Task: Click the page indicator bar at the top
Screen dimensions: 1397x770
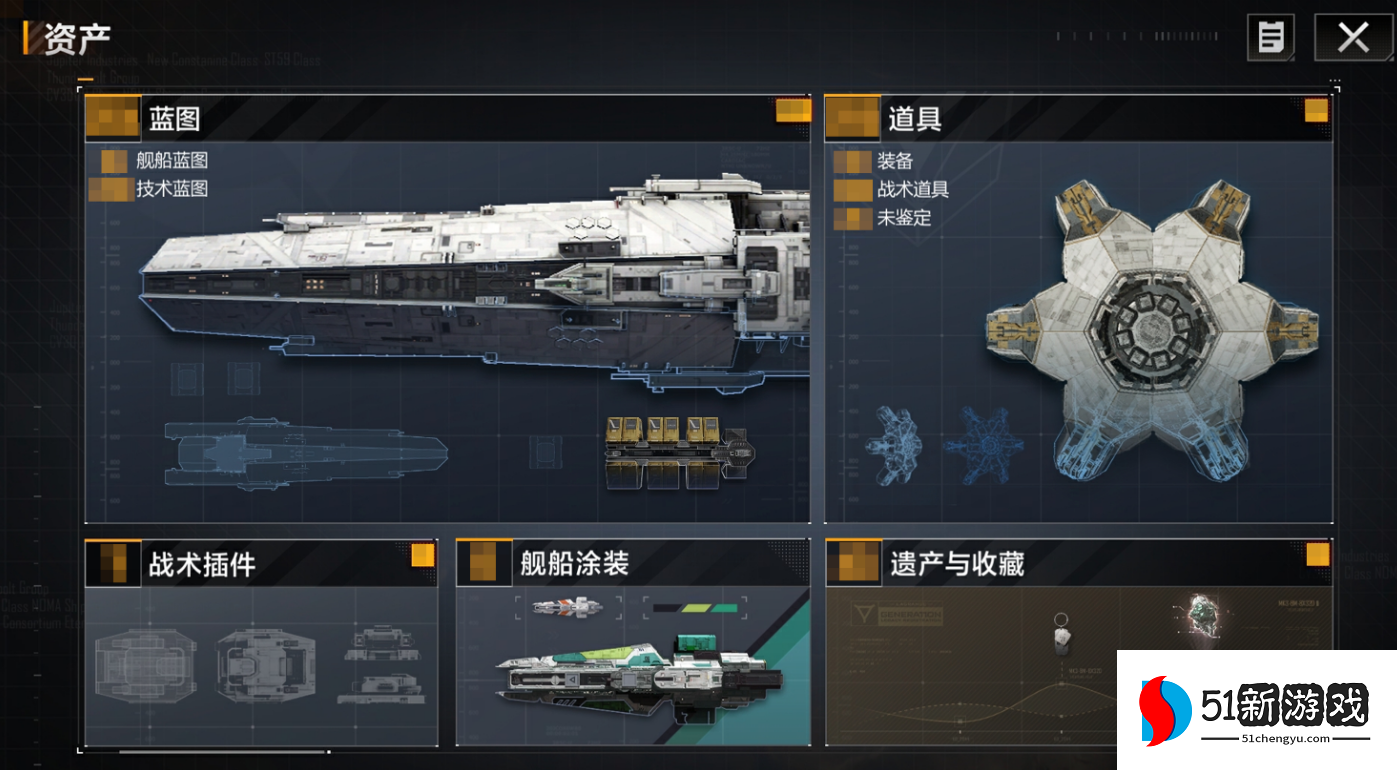Action: click(x=1135, y=36)
